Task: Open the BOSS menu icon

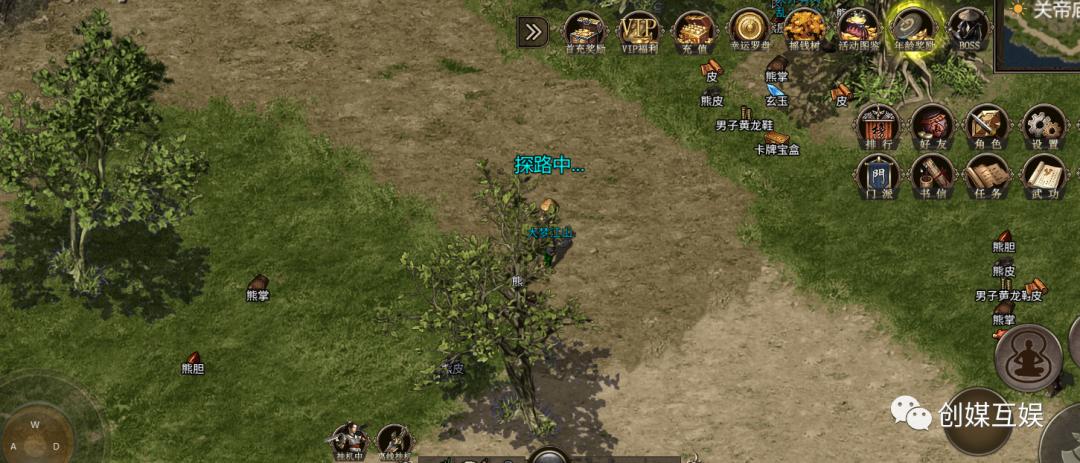Action: [967, 30]
